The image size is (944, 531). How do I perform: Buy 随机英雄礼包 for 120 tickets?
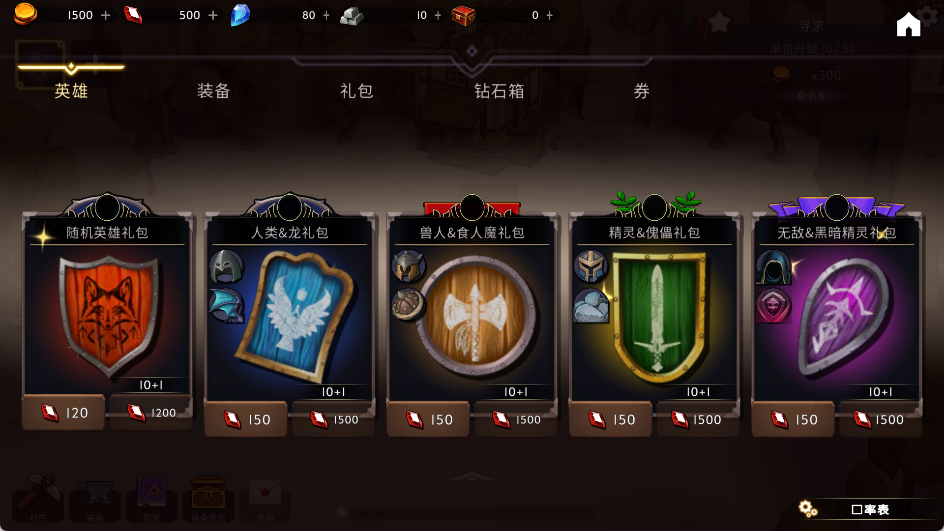point(64,412)
